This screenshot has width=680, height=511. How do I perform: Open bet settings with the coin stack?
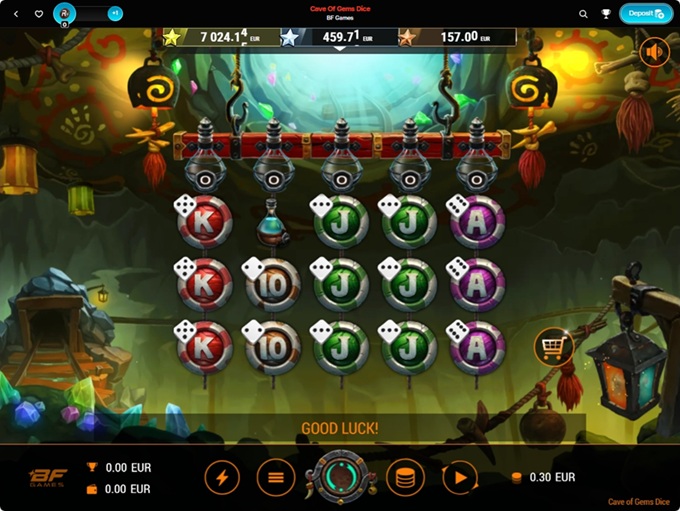point(404,478)
